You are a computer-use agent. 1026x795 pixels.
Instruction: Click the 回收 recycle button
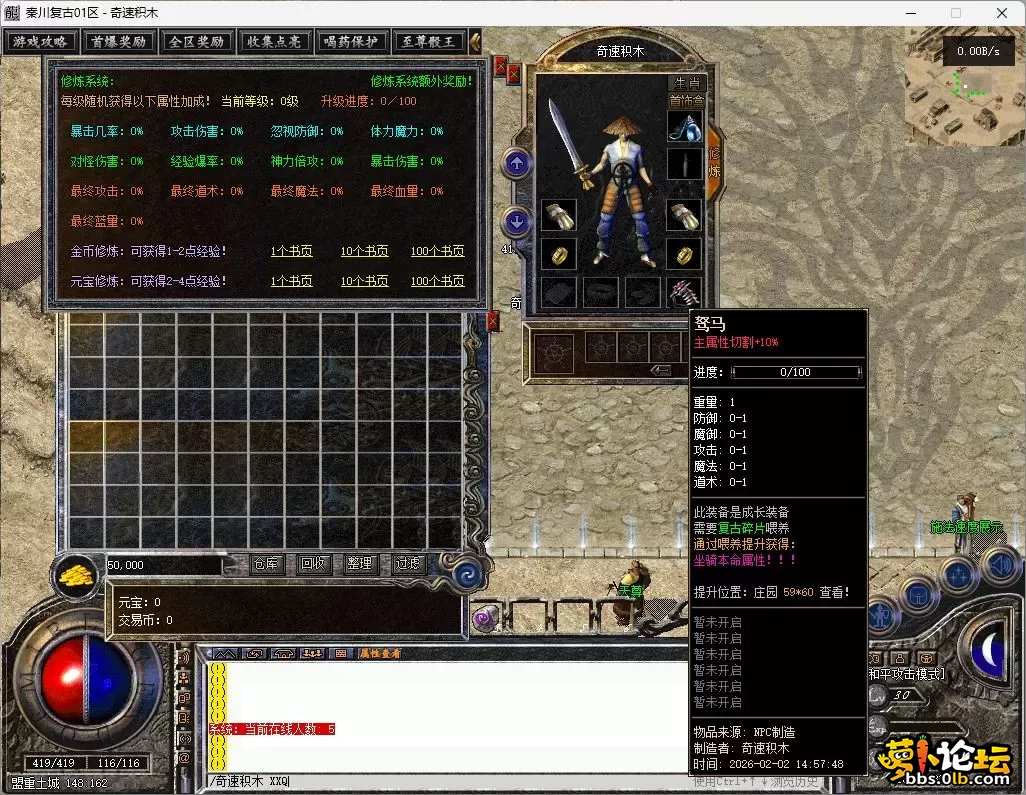tap(314, 564)
